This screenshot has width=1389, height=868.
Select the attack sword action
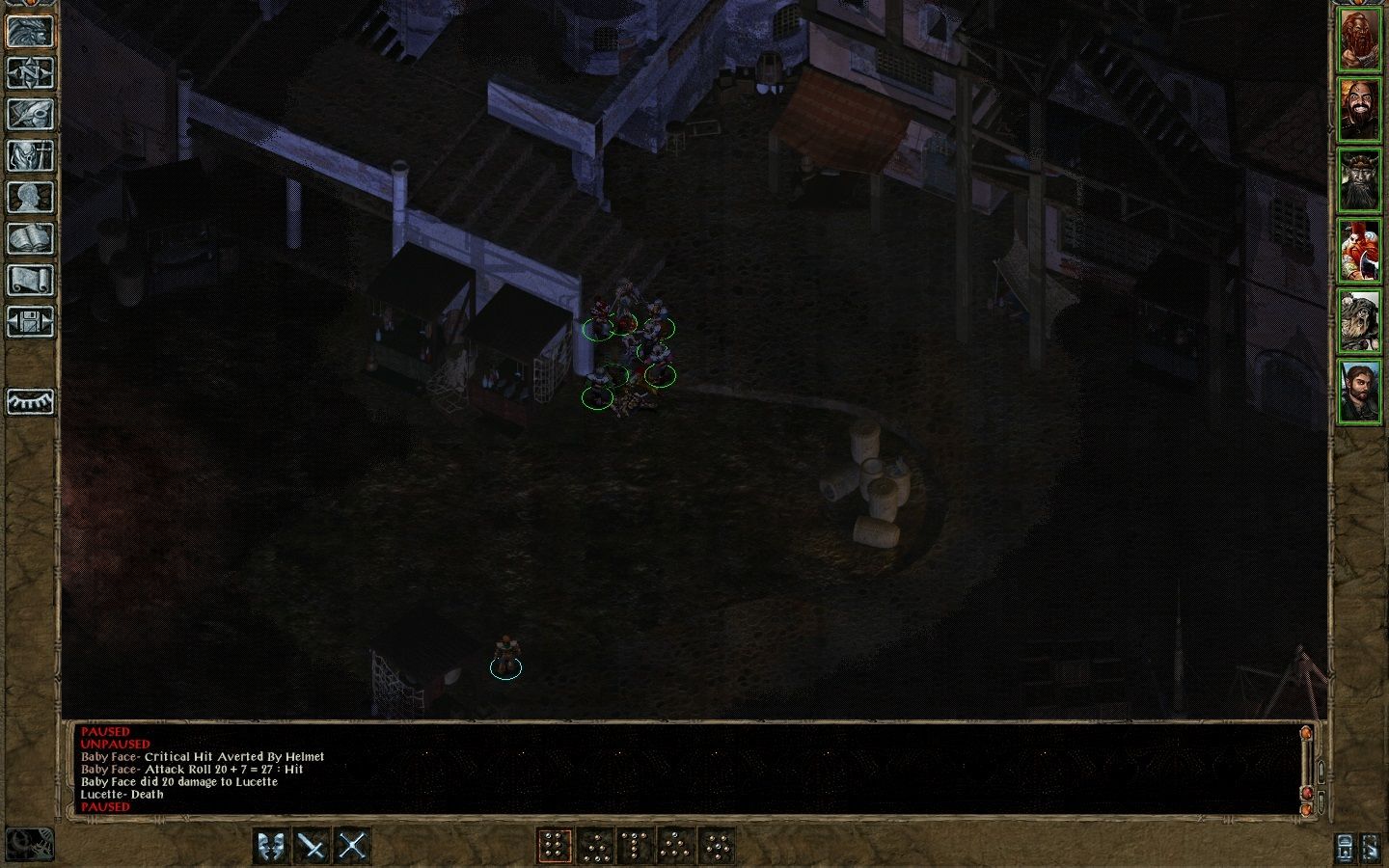311,847
